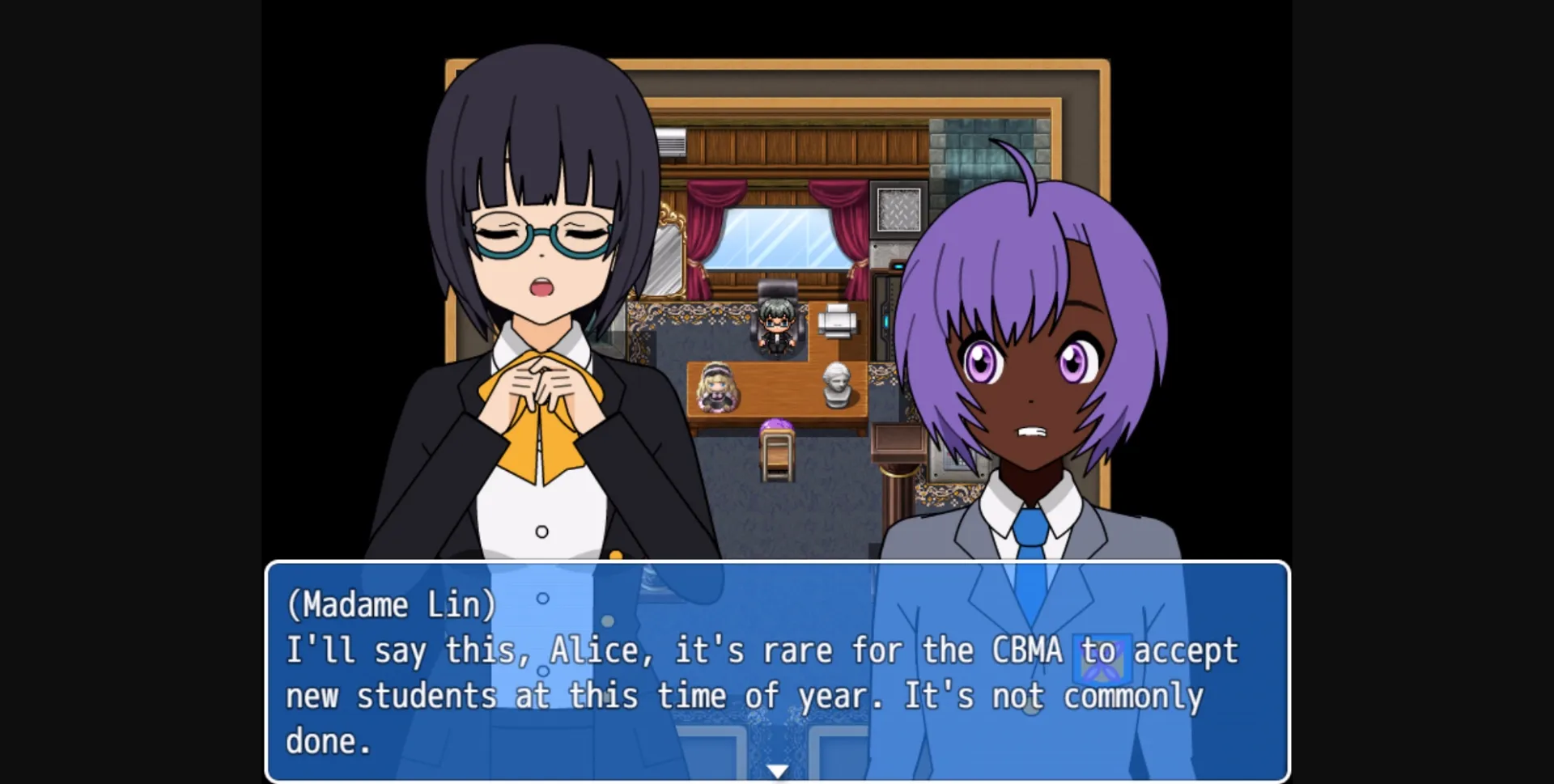Click the advance-dialogue arrow below the text box
Screen dimensions: 1554x784
tap(779, 771)
